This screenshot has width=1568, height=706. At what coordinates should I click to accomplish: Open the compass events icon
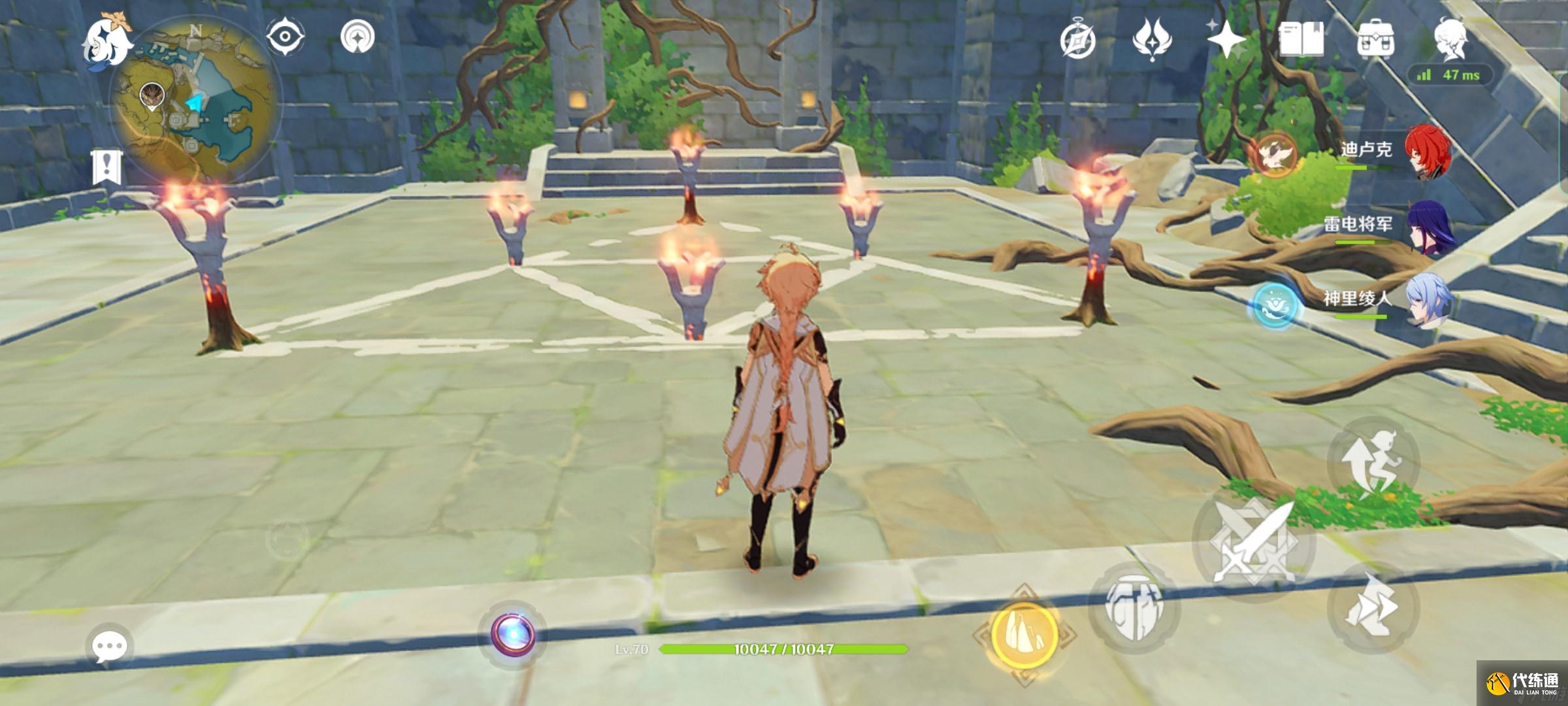(1077, 41)
